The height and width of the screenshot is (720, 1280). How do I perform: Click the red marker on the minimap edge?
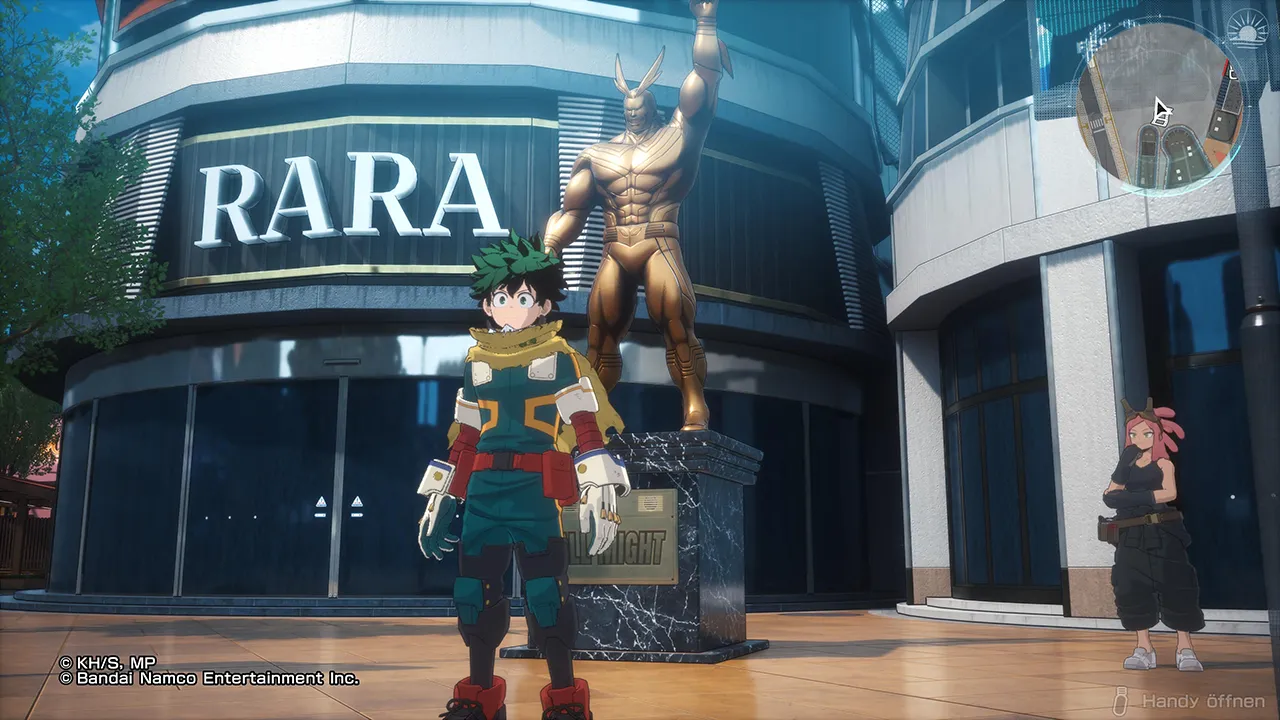tap(1227, 67)
